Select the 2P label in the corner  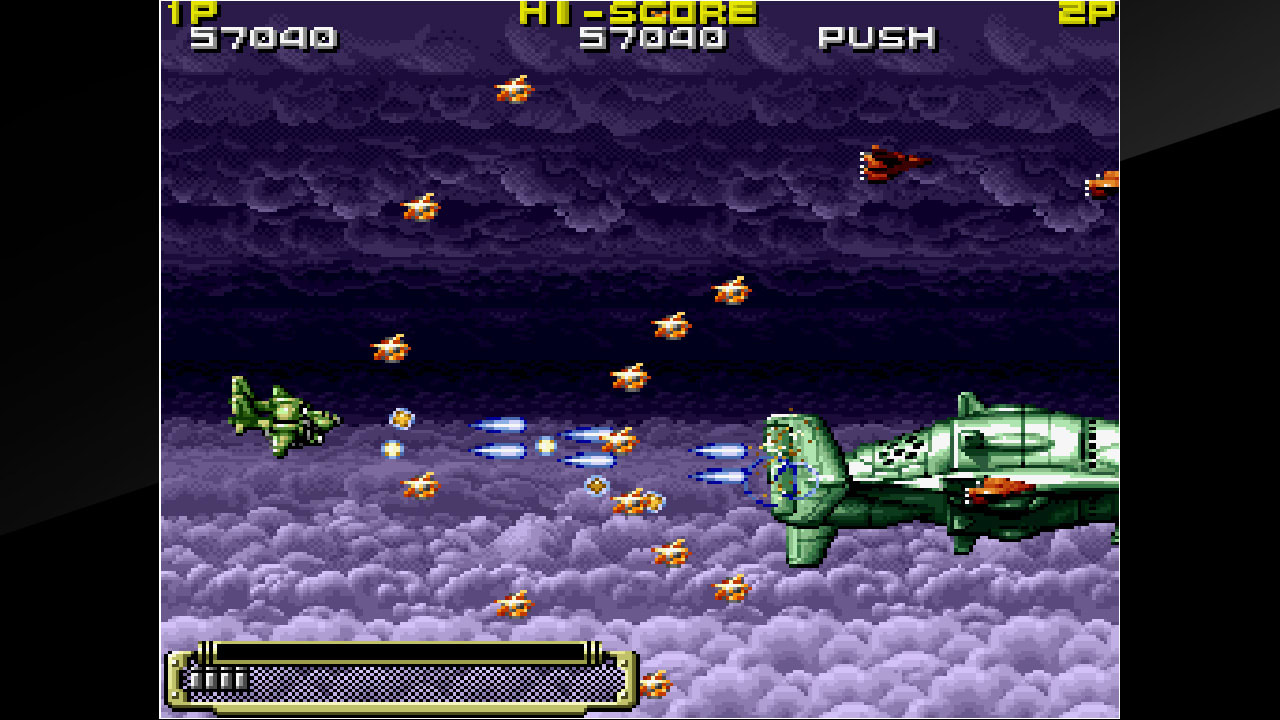(x=1090, y=13)
